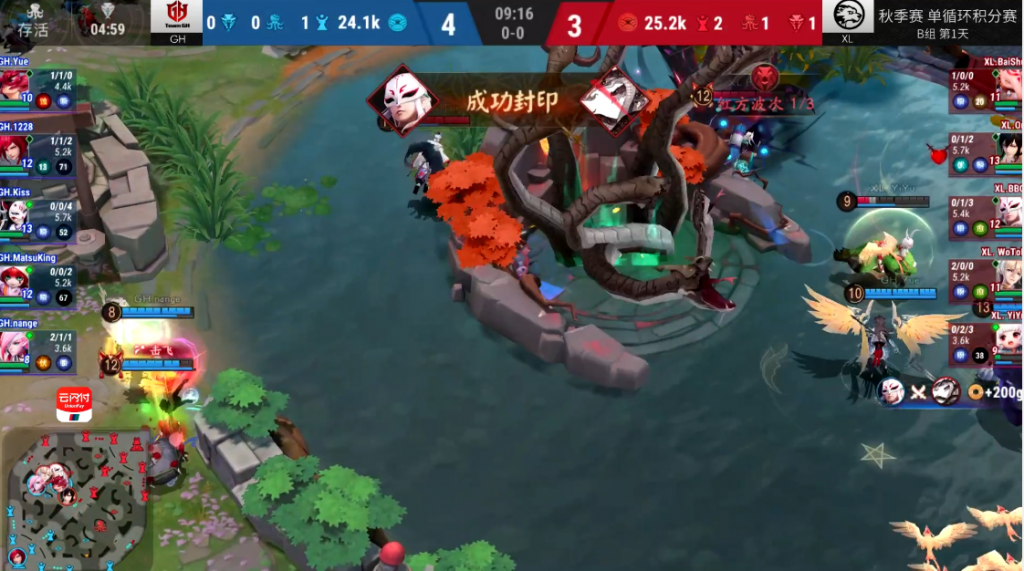This screenshot has height=571, width=1024.
Task: Choose the XL.WoTo player panel
Action: point(987,275)
